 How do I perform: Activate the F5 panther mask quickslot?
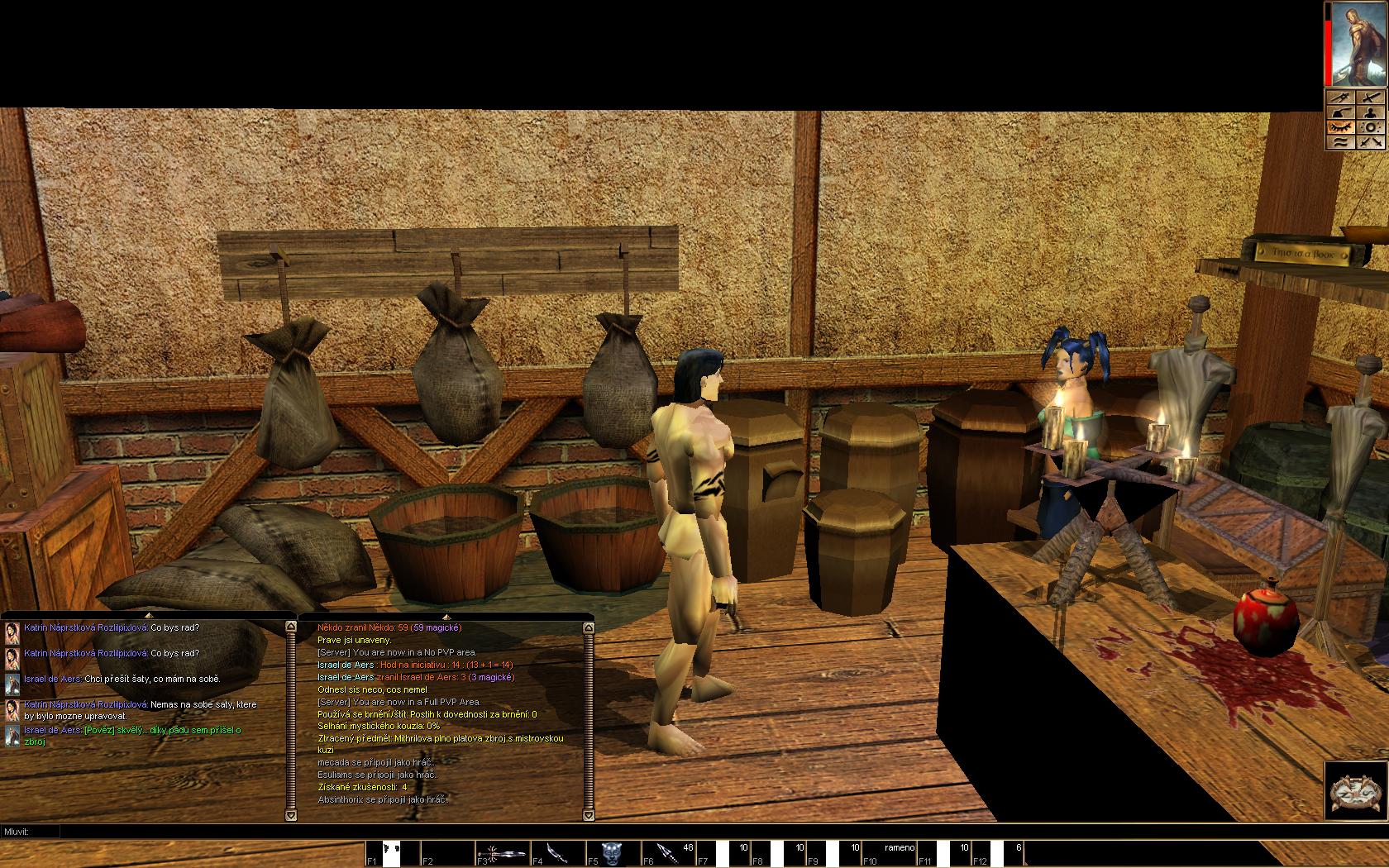coord(613,853)
